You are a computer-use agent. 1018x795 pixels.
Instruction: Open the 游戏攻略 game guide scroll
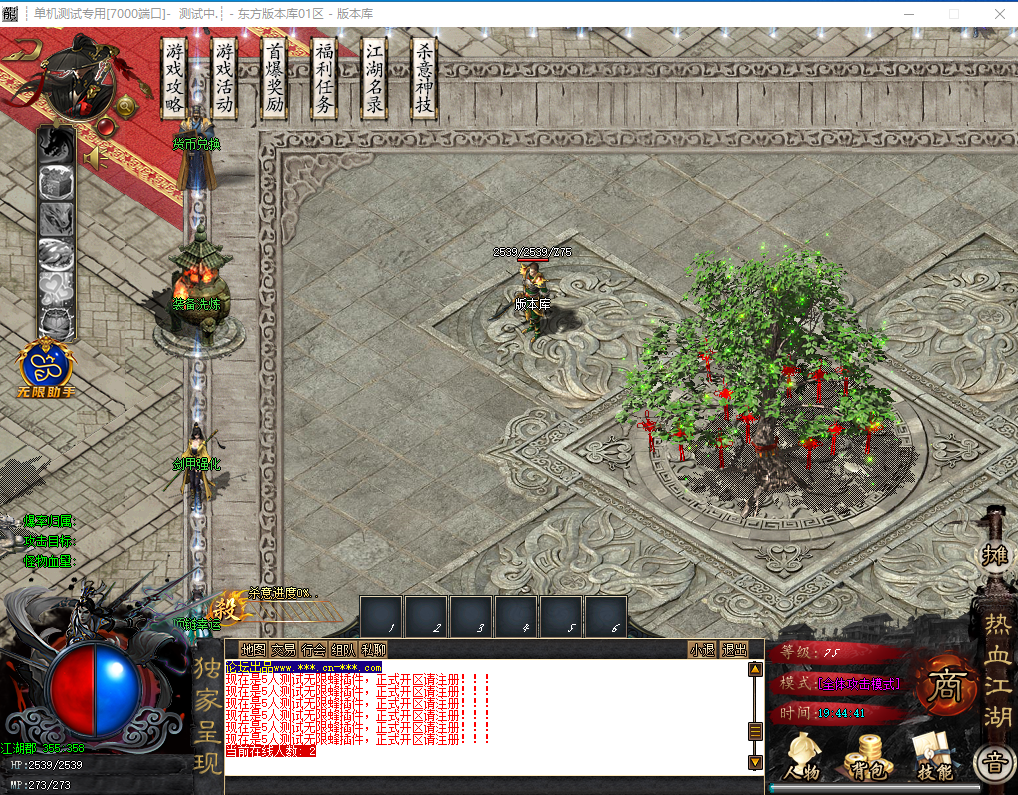tap(175, 79)
